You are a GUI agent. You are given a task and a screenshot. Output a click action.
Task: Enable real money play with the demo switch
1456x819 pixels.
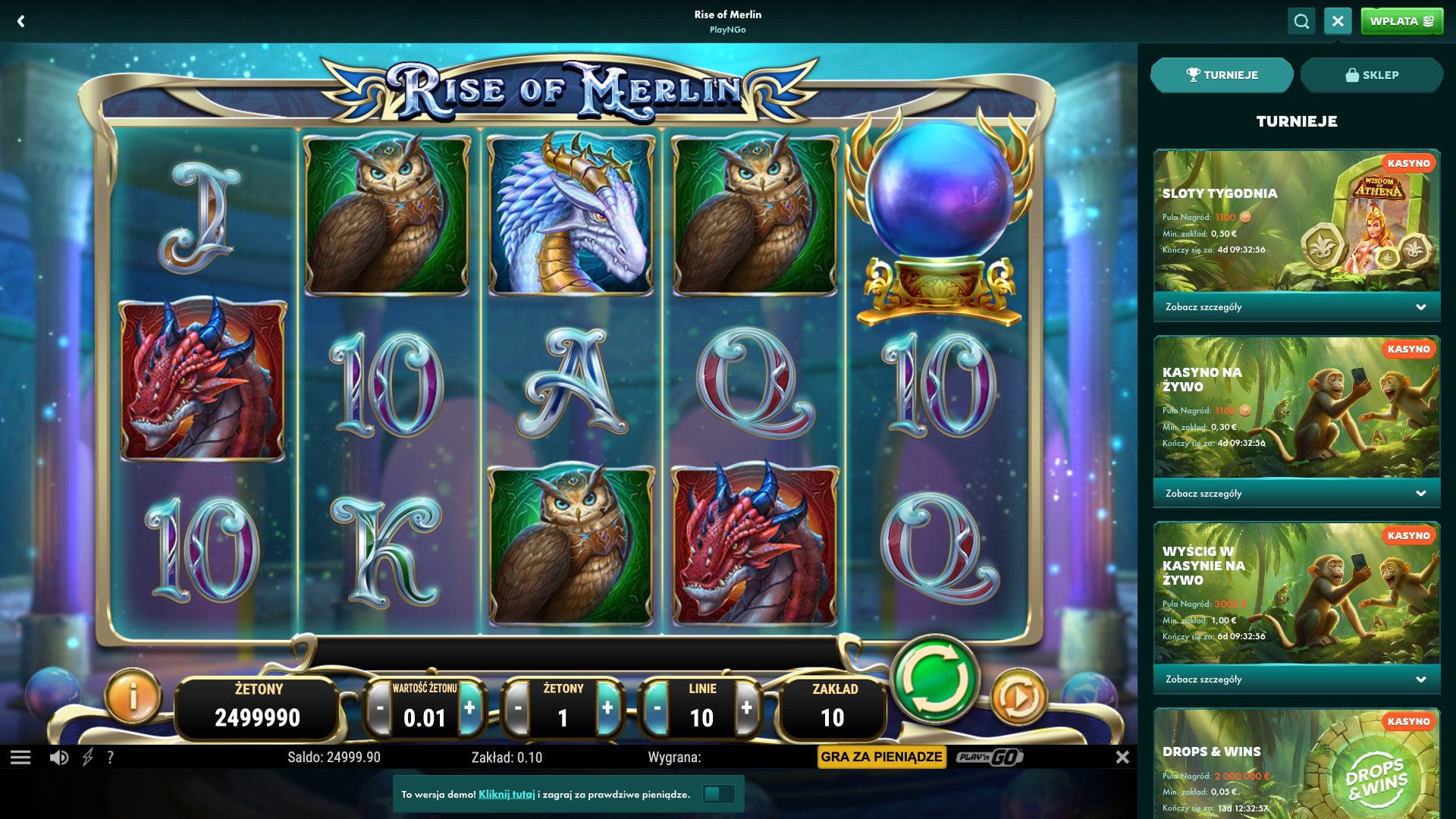pos(719,794)
